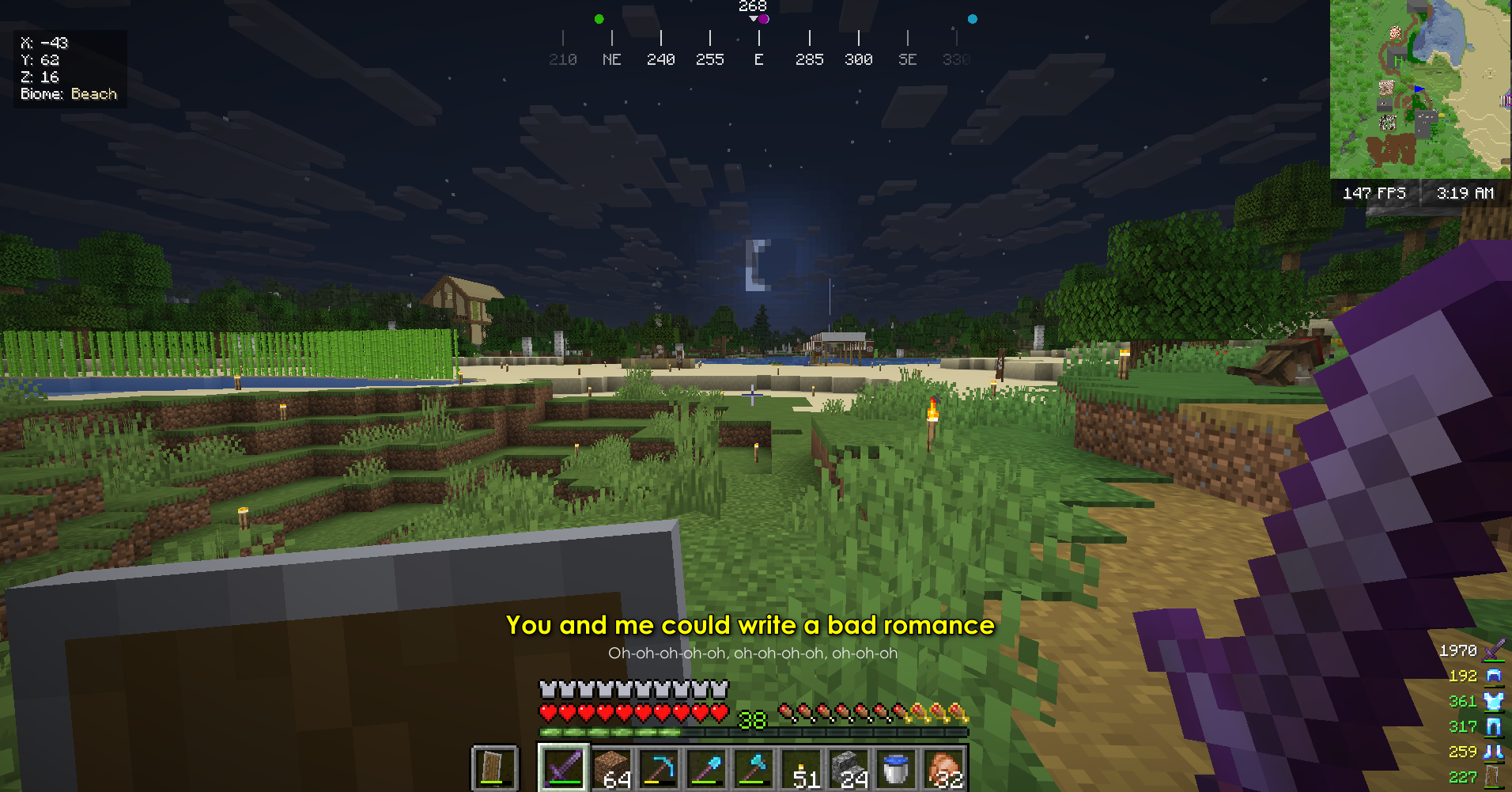
Task: Select the cobblestone stairs slot
Action: [x=849, y=767]
